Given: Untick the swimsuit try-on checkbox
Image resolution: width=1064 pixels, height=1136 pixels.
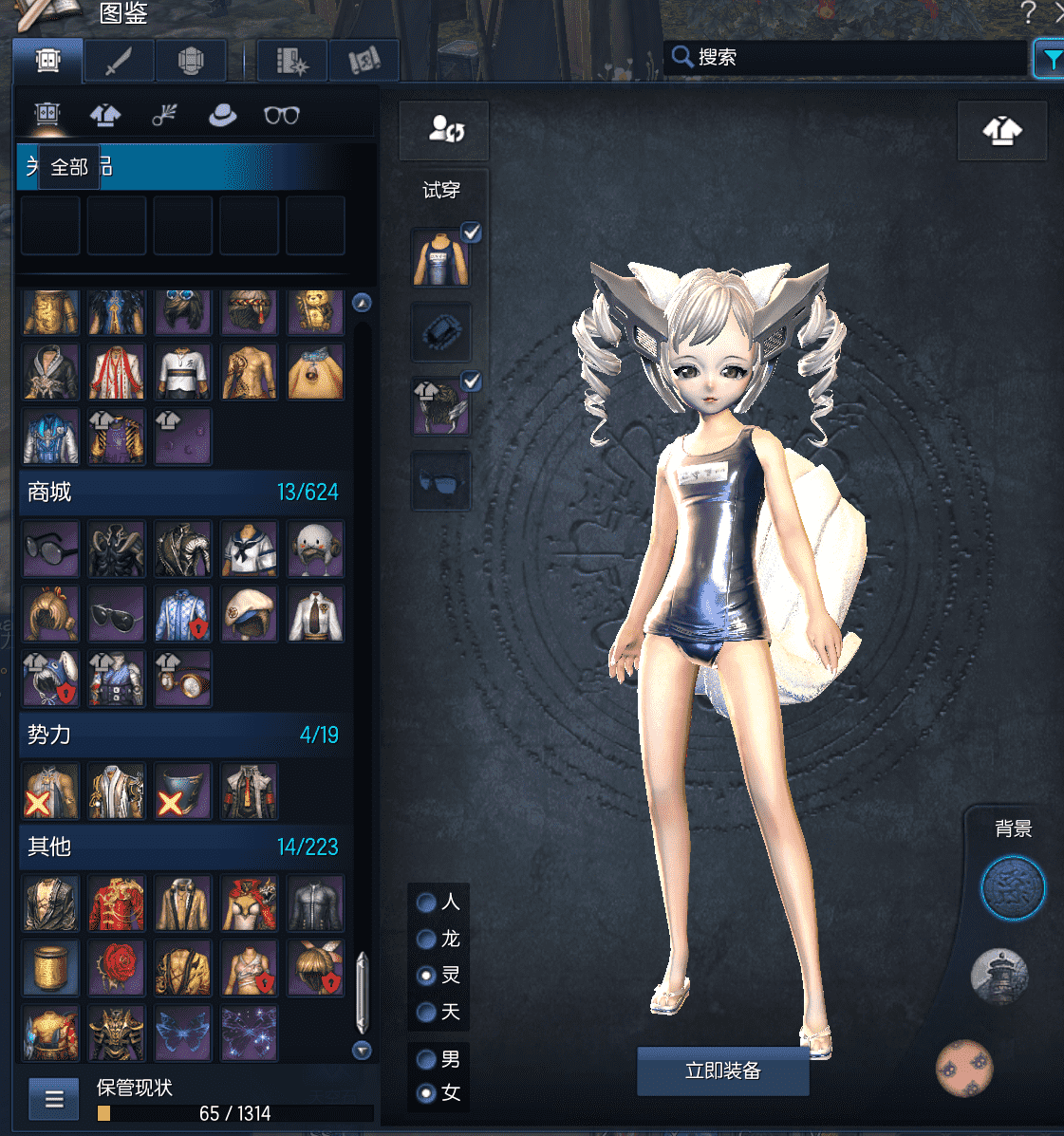Looking at the screenshot, I should click(x=472, y=233).
